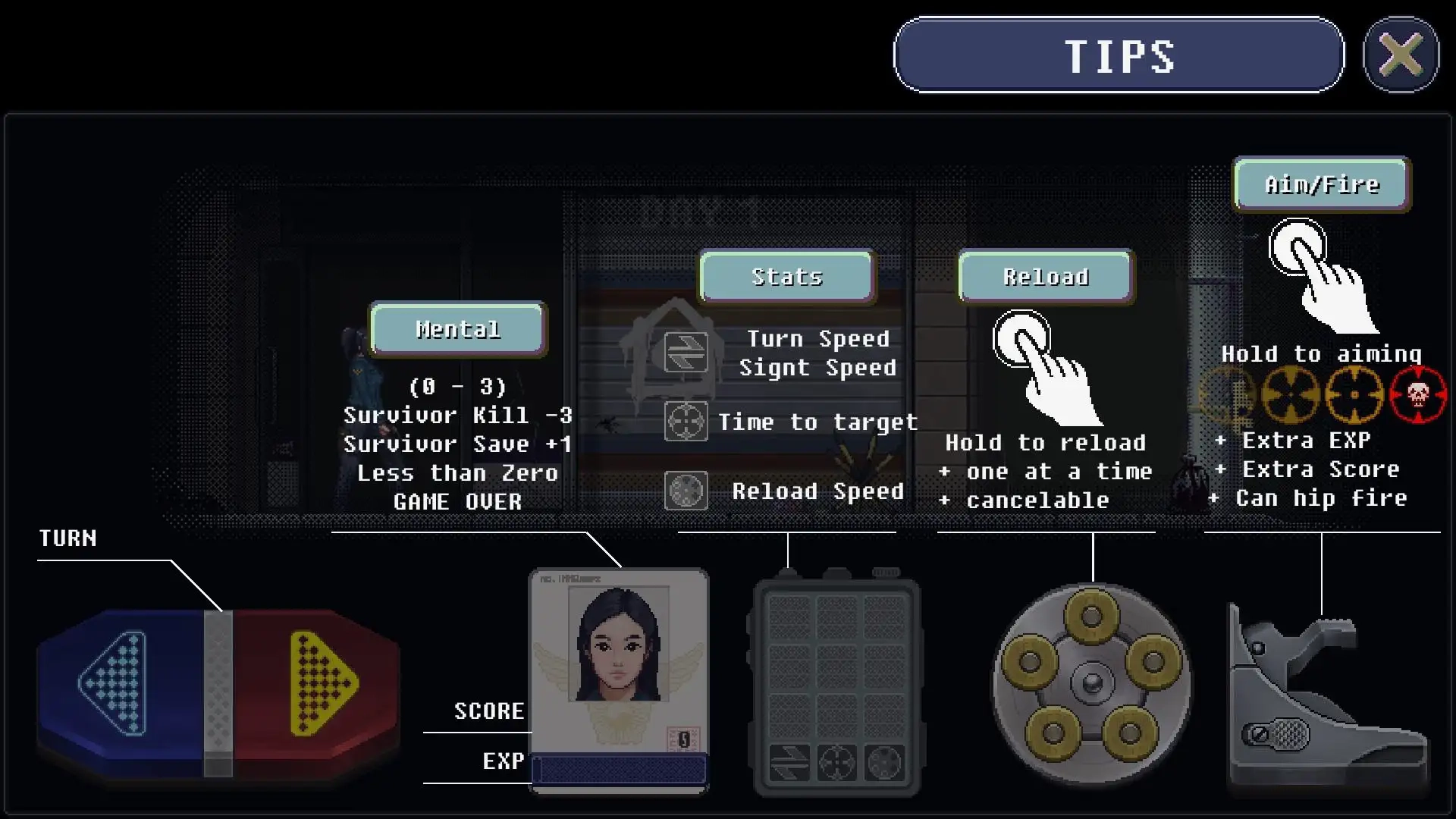Click the TIPS title banner
This screenshot has height=819, width=1456.
point(1119,55)
